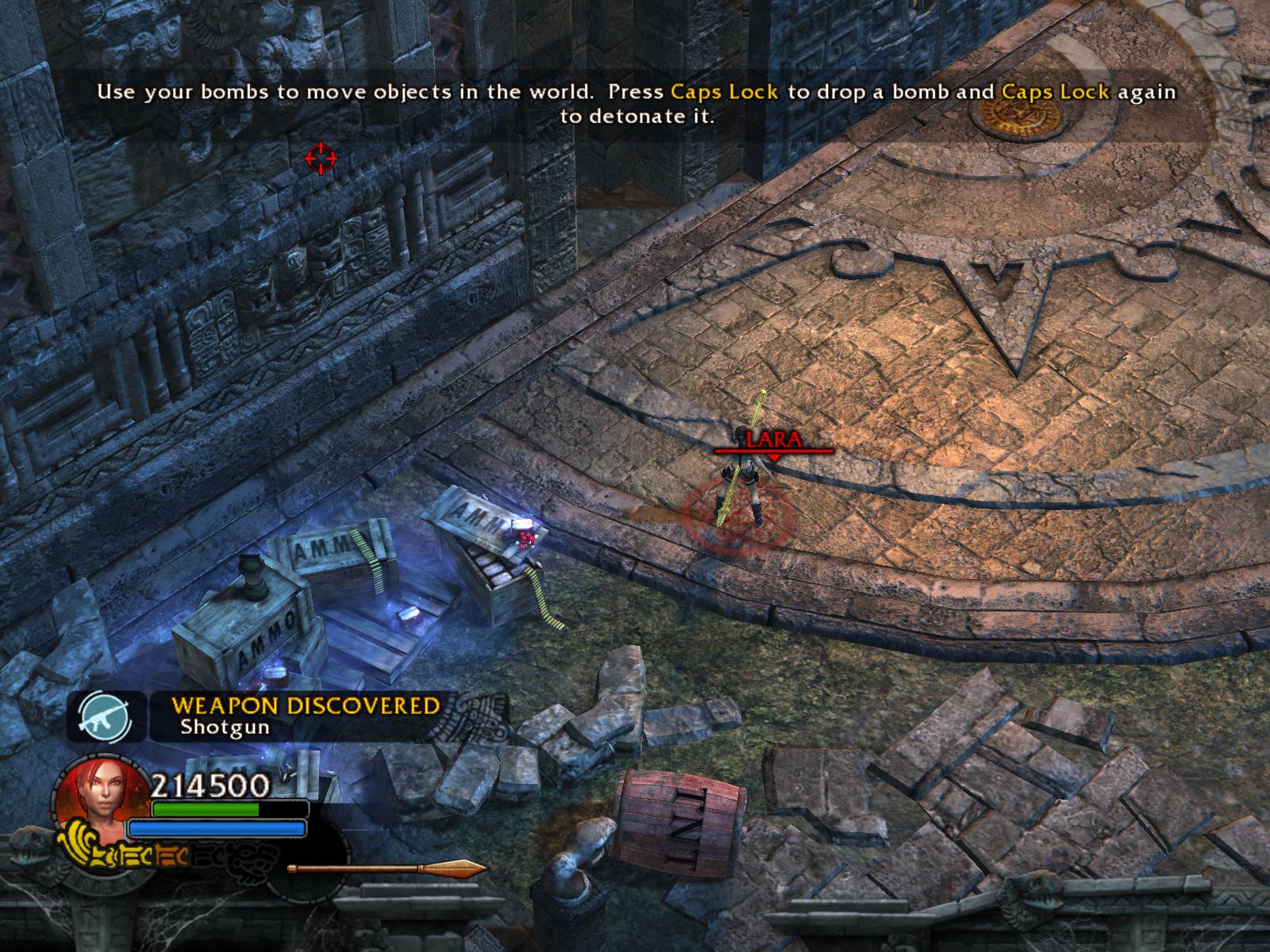This screenshot has height=952, width=1270.
Task: Select the spear weapon icon
Action: [387, 869]
